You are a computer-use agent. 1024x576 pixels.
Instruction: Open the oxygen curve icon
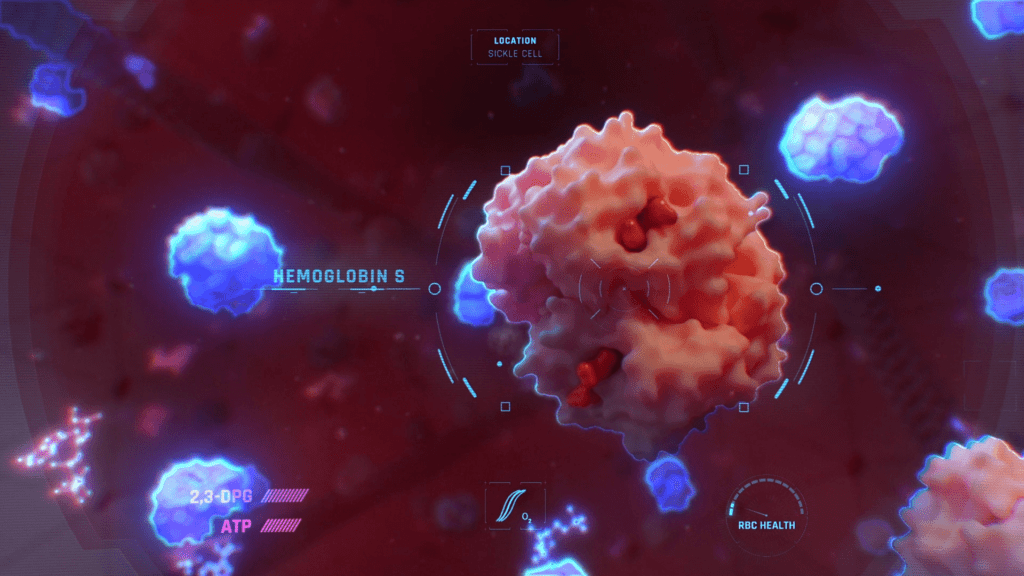point(513,505)
